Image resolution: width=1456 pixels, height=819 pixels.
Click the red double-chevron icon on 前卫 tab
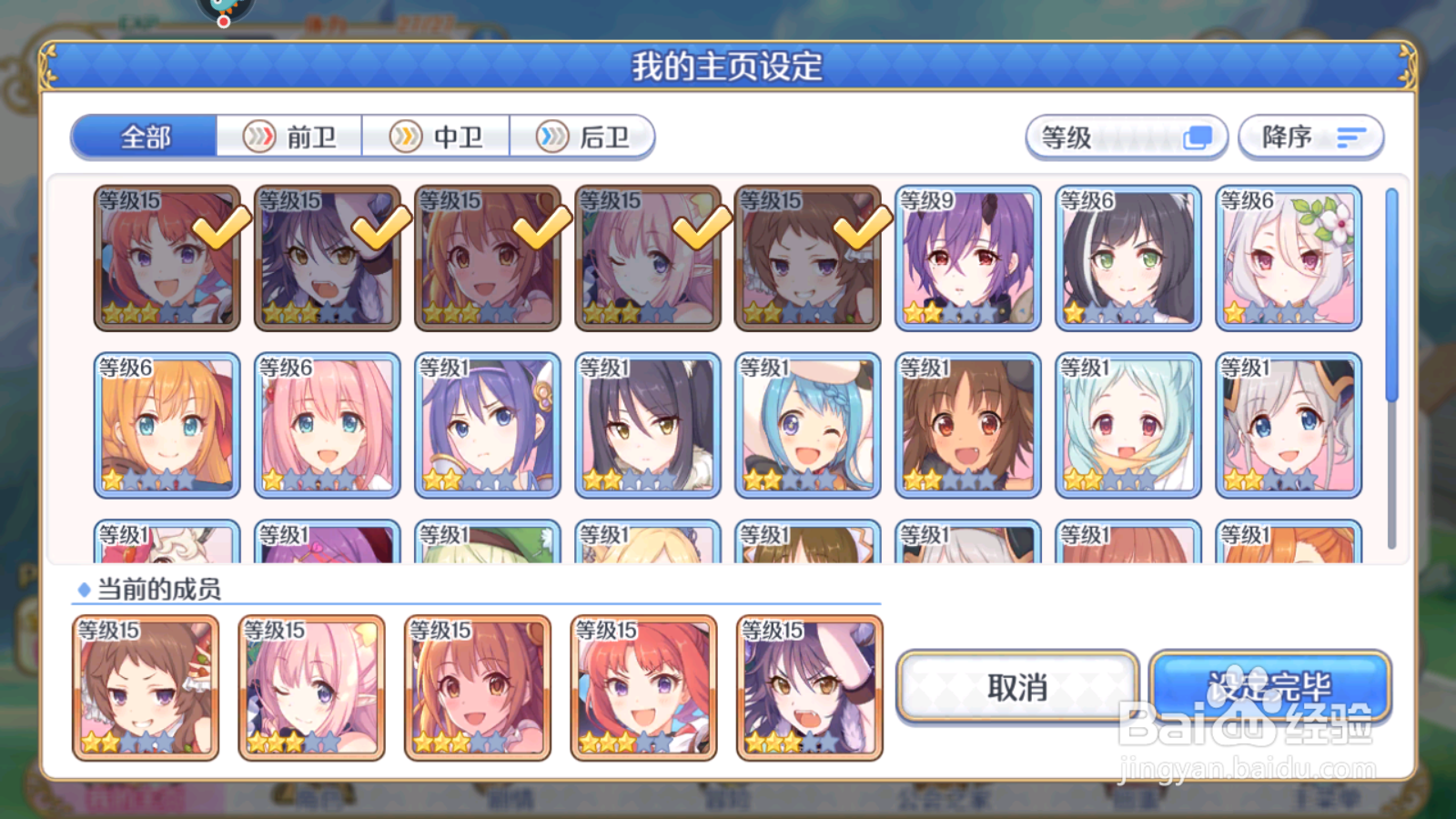260,136
